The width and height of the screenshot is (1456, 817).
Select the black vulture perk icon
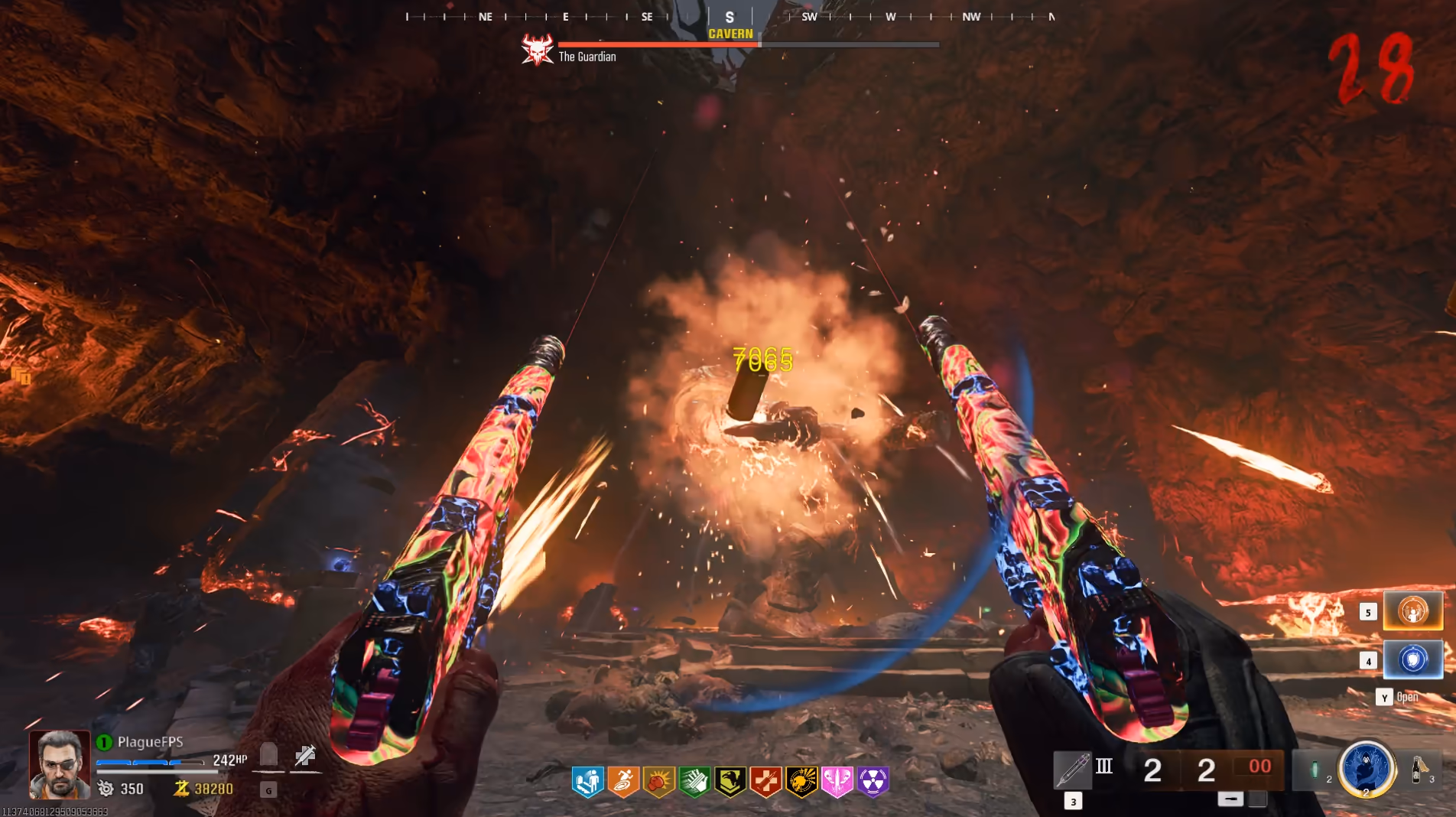pyautogui.click(x=730, y=782)
